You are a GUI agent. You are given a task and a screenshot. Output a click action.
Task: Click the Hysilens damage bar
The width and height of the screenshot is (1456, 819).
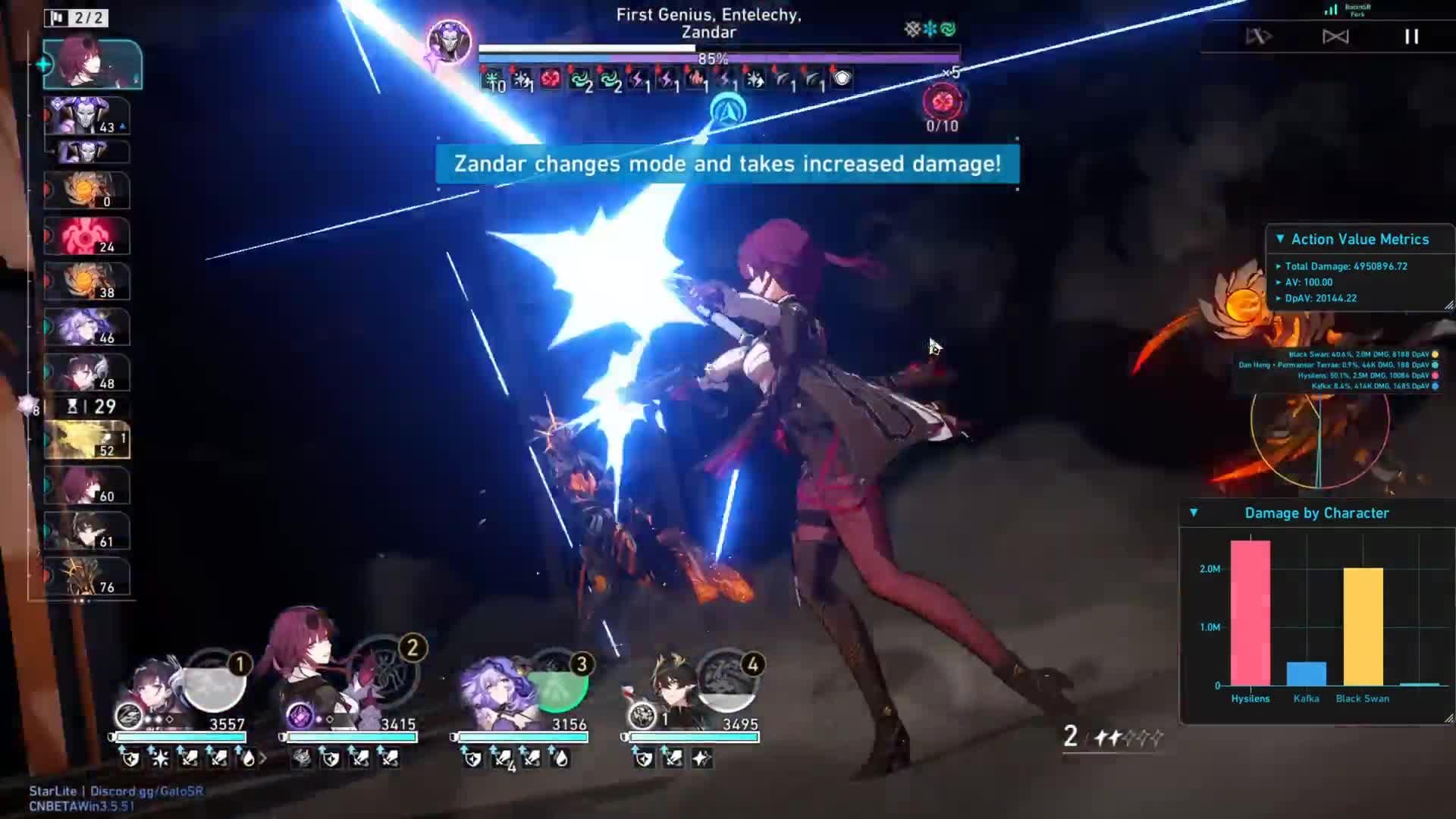point(1250,613)
